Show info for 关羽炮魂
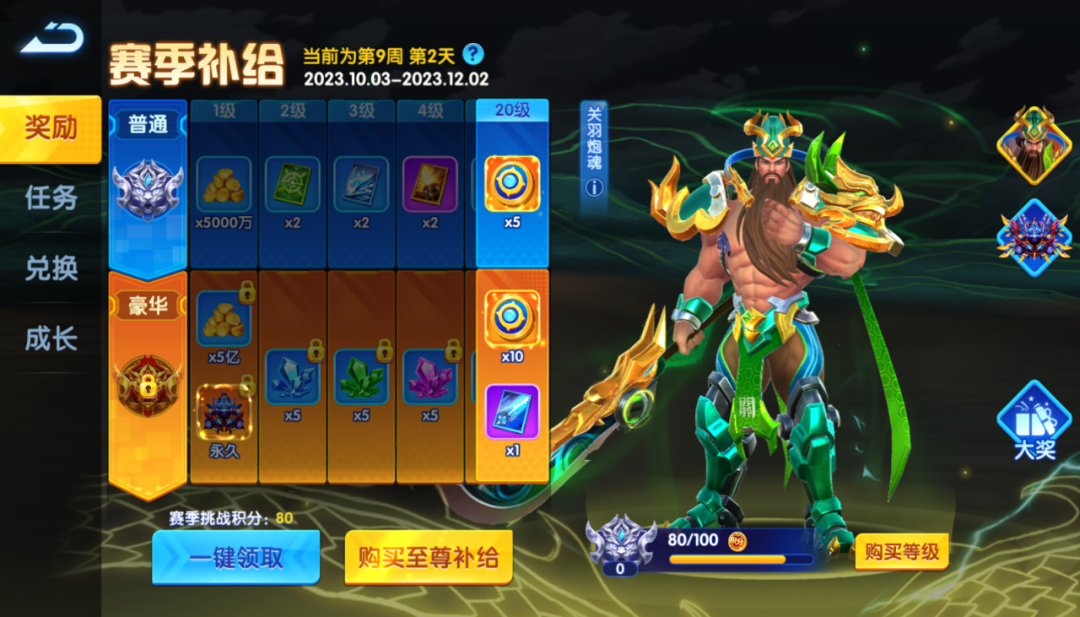This screenshot has width=1080, height=617. [x=595, y=186]
